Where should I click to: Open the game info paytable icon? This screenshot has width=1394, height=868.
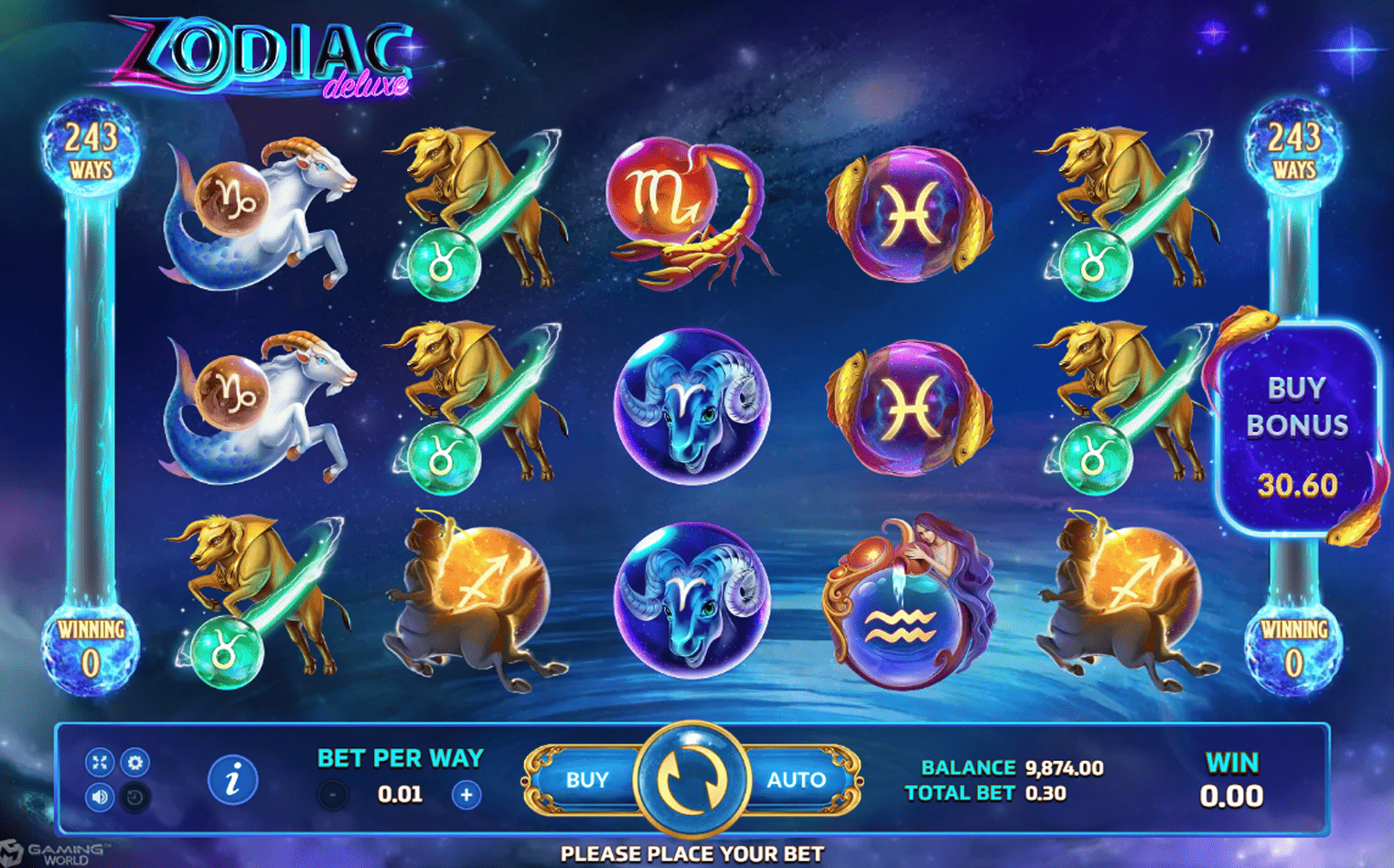pyautogui.click(x=232, y=779)
